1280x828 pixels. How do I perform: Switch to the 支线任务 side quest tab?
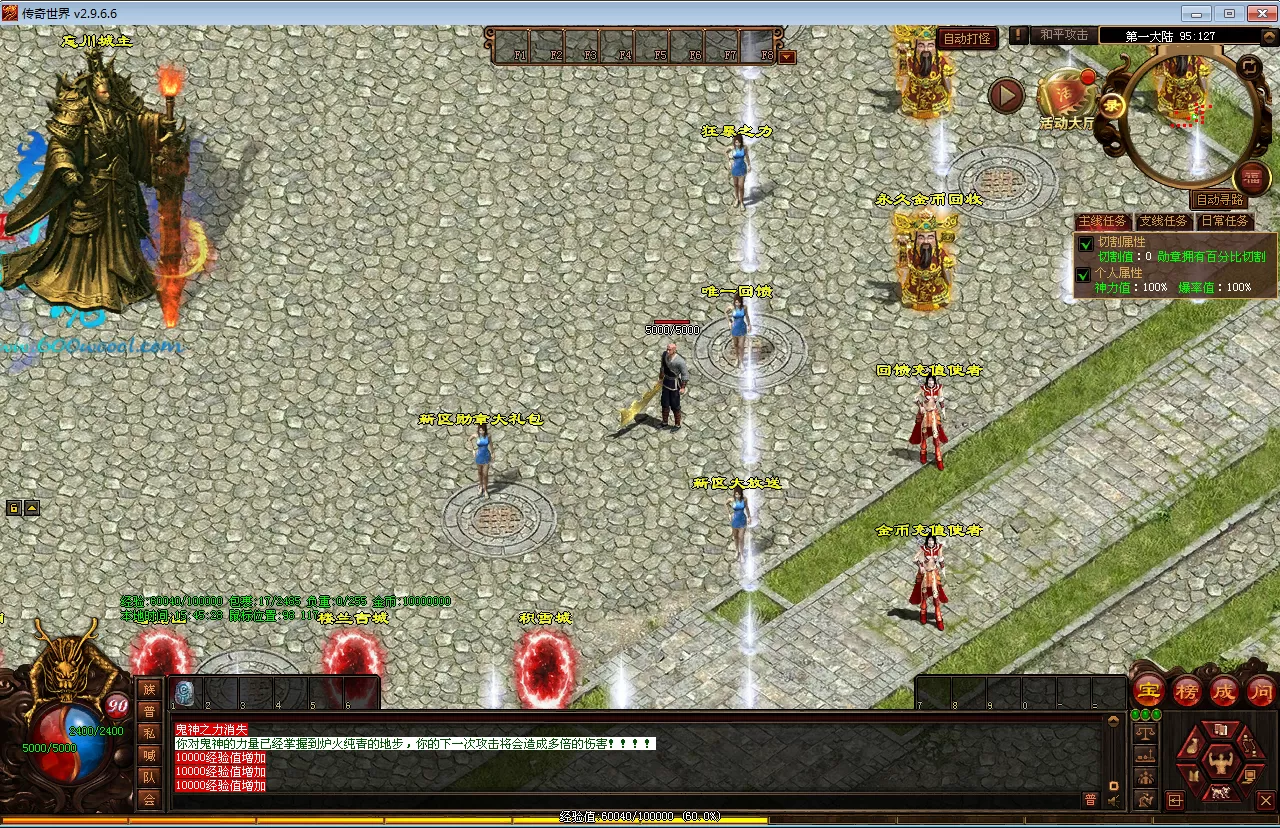coord(1163,221)
